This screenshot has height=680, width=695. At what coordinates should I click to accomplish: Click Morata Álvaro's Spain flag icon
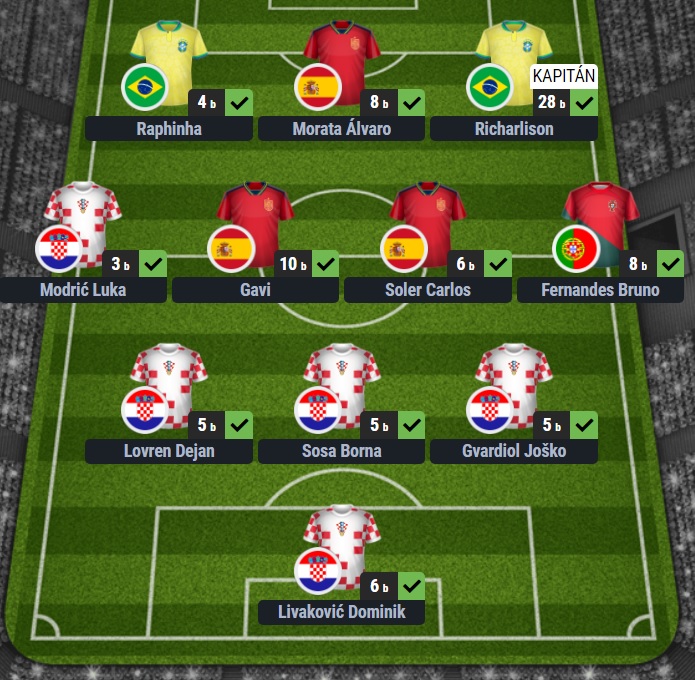point(318,88)
